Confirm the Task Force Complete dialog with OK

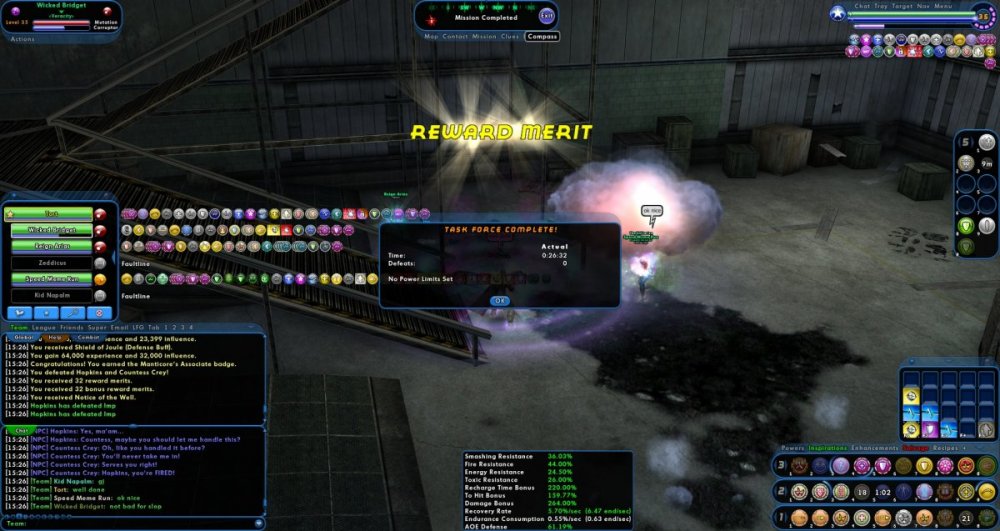(x=500, y=300)
